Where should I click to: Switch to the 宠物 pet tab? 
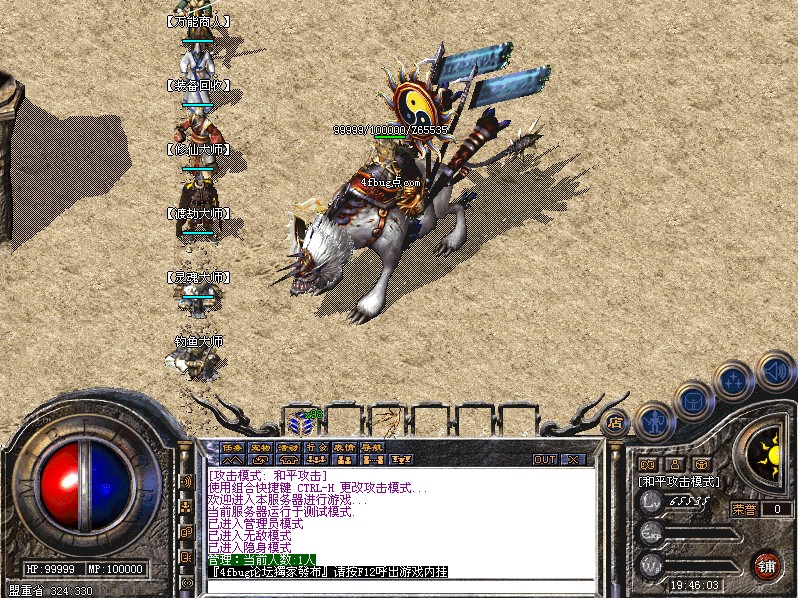point(261,448)
